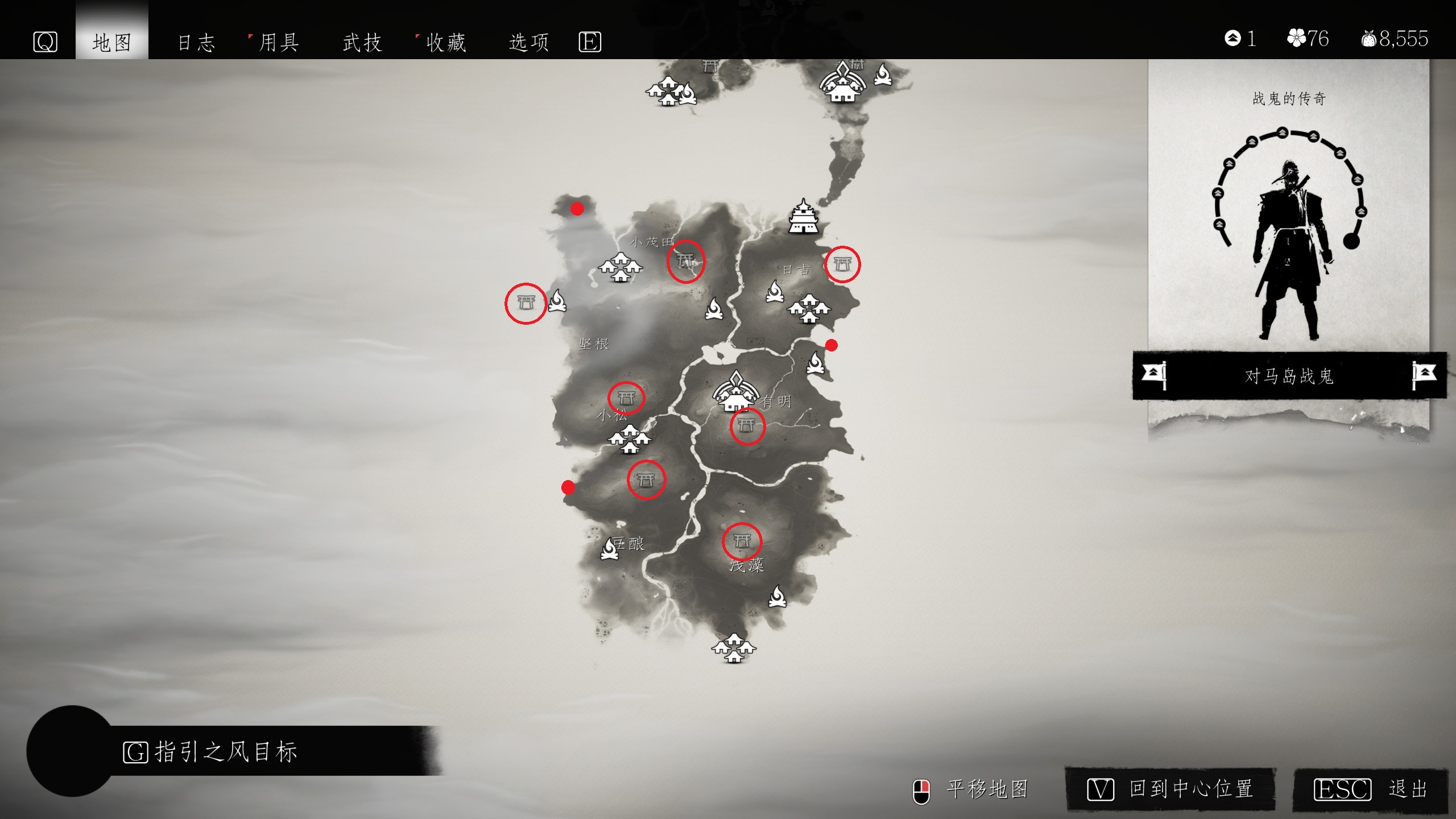Image resolution: width=1456 pixels, height=819 pixels.
Task: Click the castle marker on the map
Action: 803,217
